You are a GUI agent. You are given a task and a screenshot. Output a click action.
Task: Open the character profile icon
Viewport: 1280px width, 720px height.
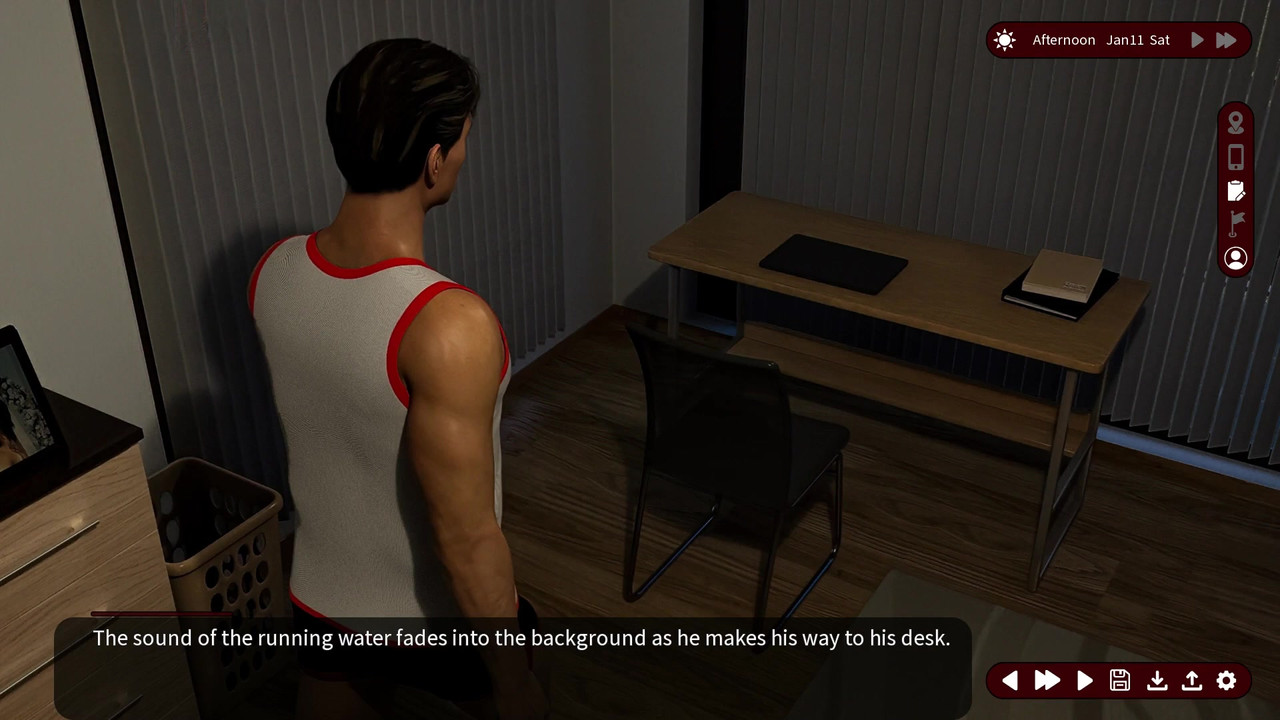point(1236,258)
